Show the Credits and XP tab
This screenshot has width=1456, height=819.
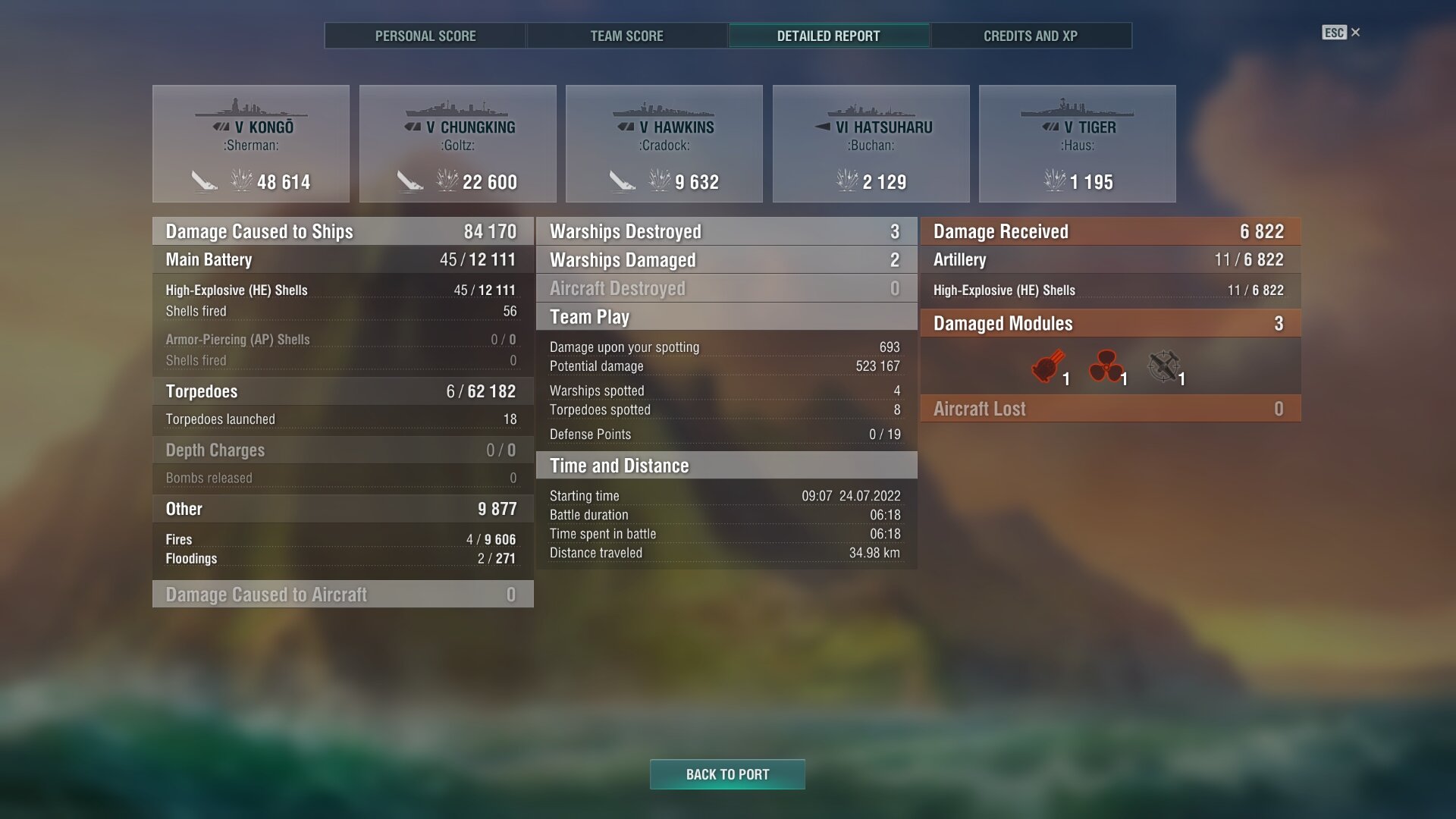[x=1030, y=36]
